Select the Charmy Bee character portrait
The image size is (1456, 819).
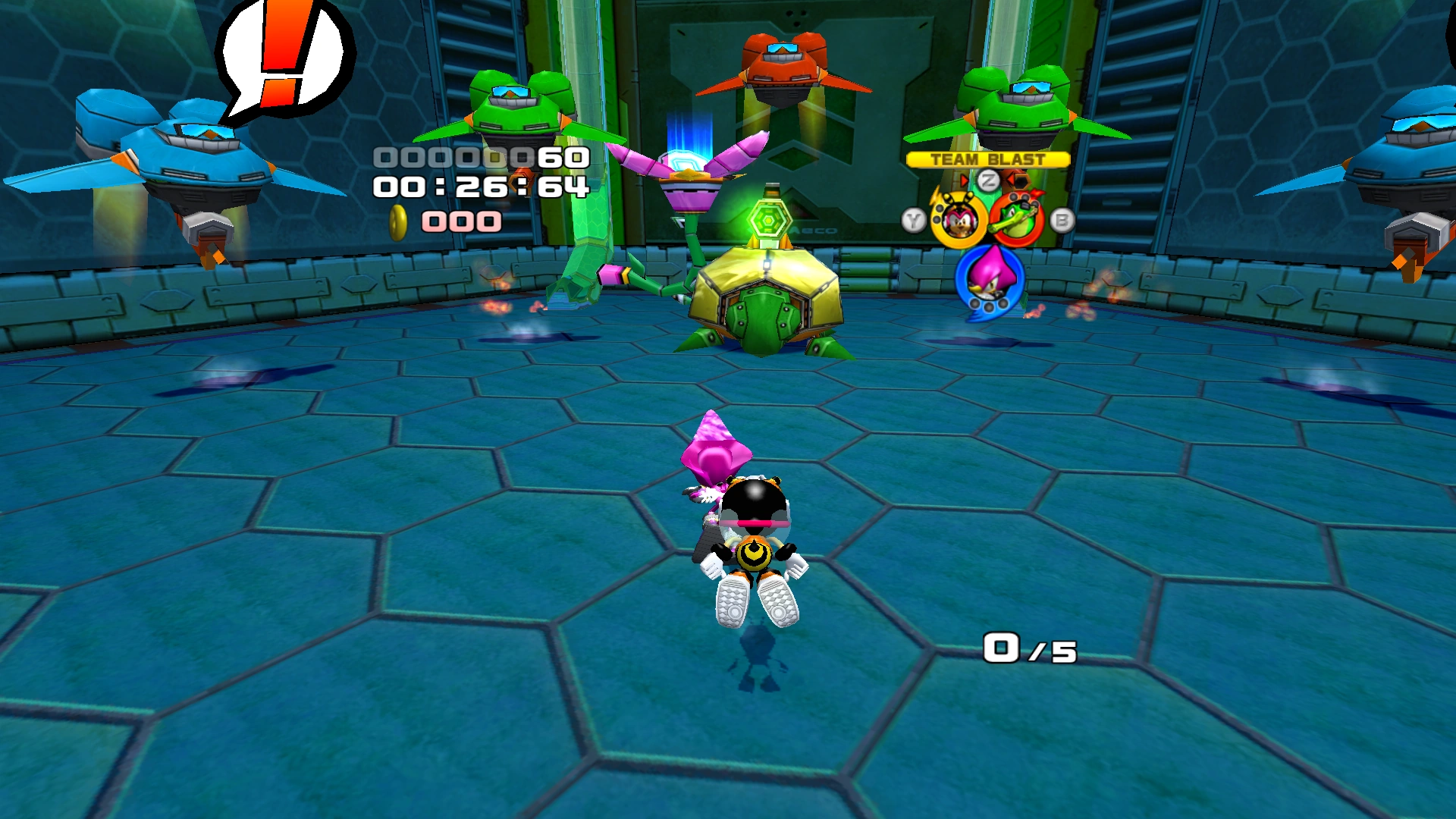[x=958, y=220]
